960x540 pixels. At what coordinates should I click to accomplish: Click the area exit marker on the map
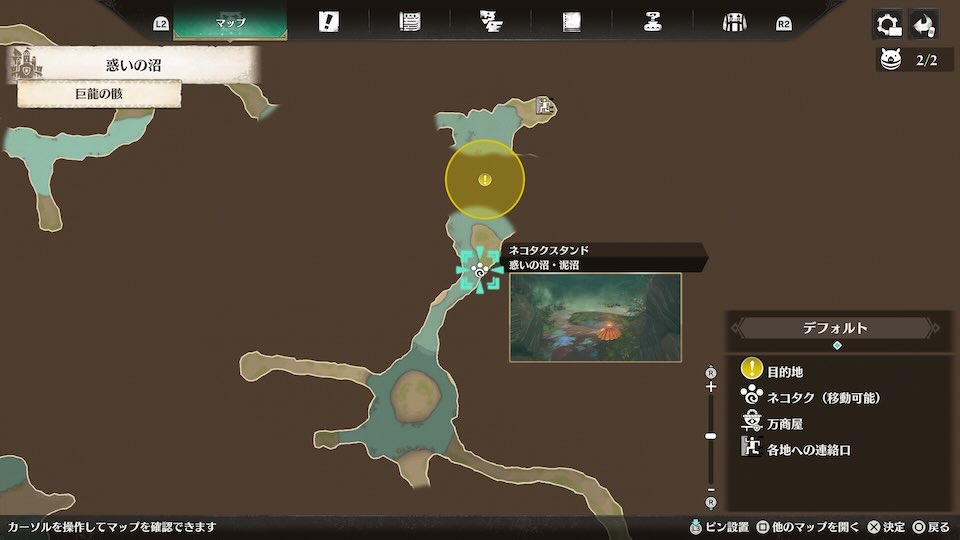coord(544,104)
